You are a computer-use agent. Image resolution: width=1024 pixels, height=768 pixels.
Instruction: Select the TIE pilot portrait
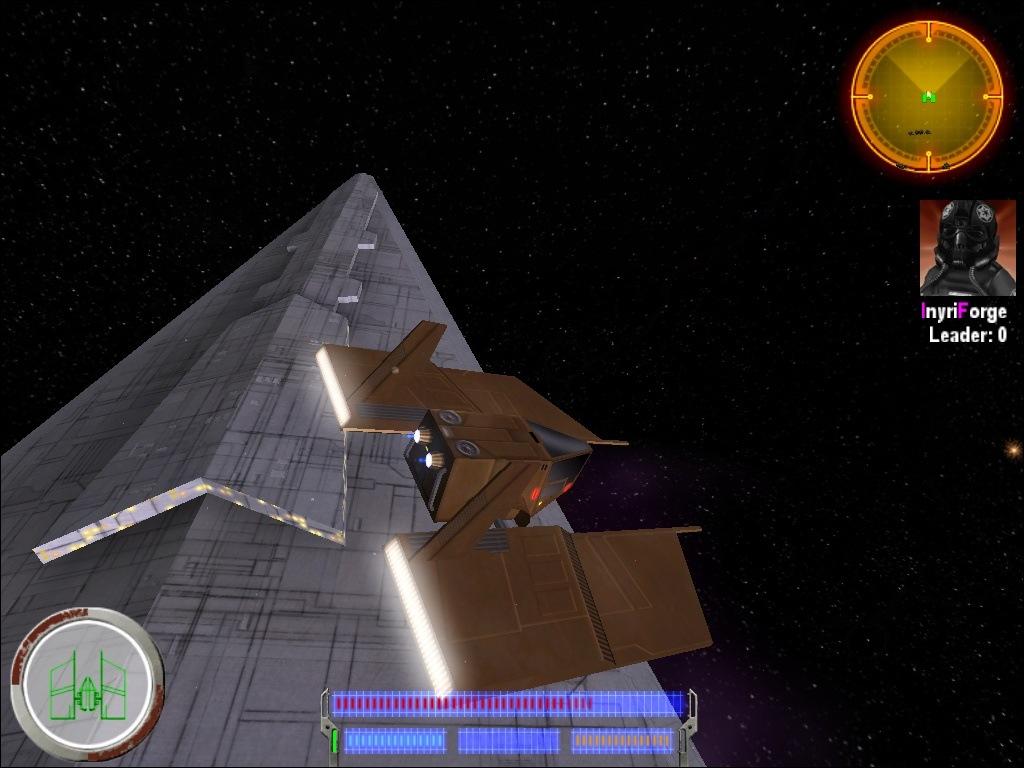tap(967, 247)
